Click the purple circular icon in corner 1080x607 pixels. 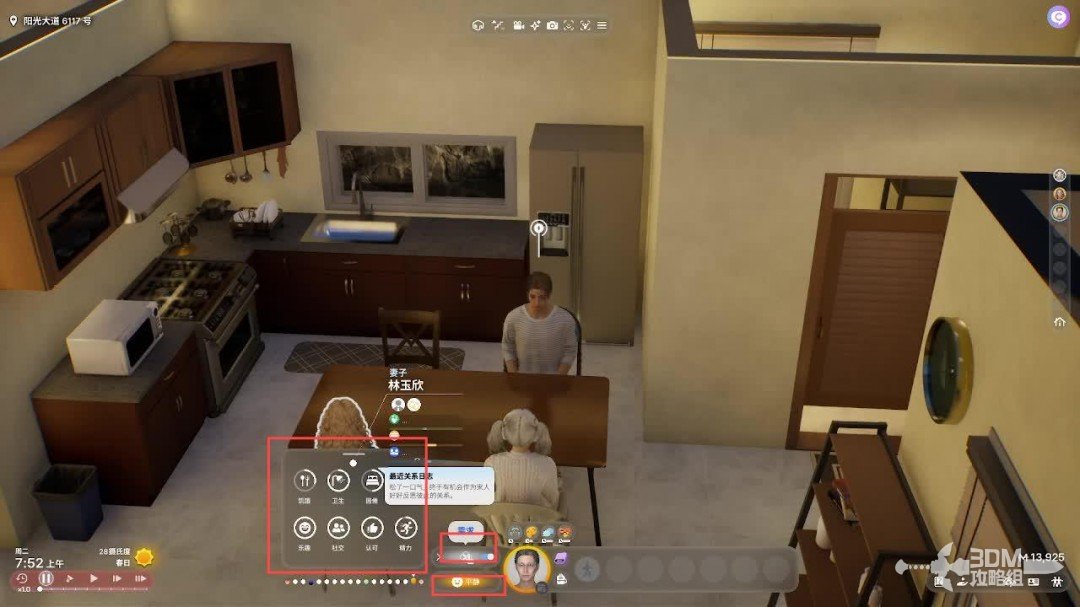point(1057,17)
